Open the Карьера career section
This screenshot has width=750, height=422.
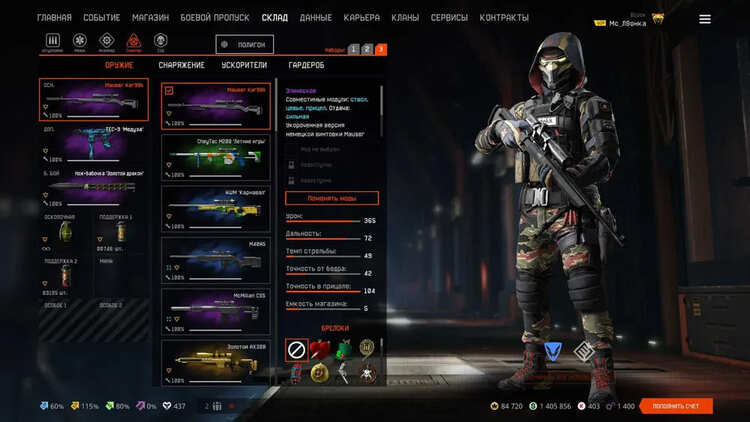tap(361, 18)
